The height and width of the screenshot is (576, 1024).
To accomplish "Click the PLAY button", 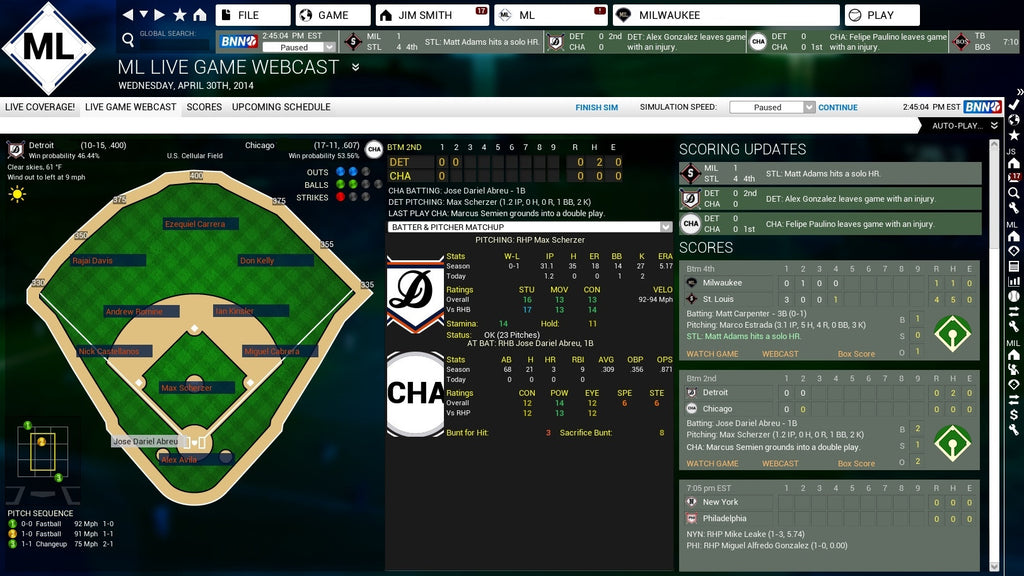I will [881, 15].
